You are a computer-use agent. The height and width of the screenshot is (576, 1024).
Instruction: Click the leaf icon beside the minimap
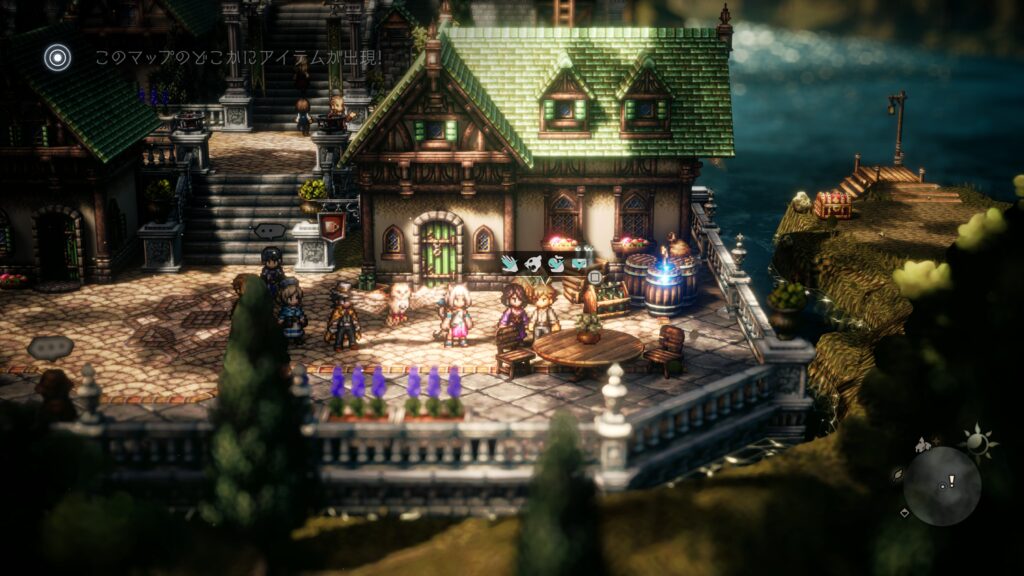898,474
